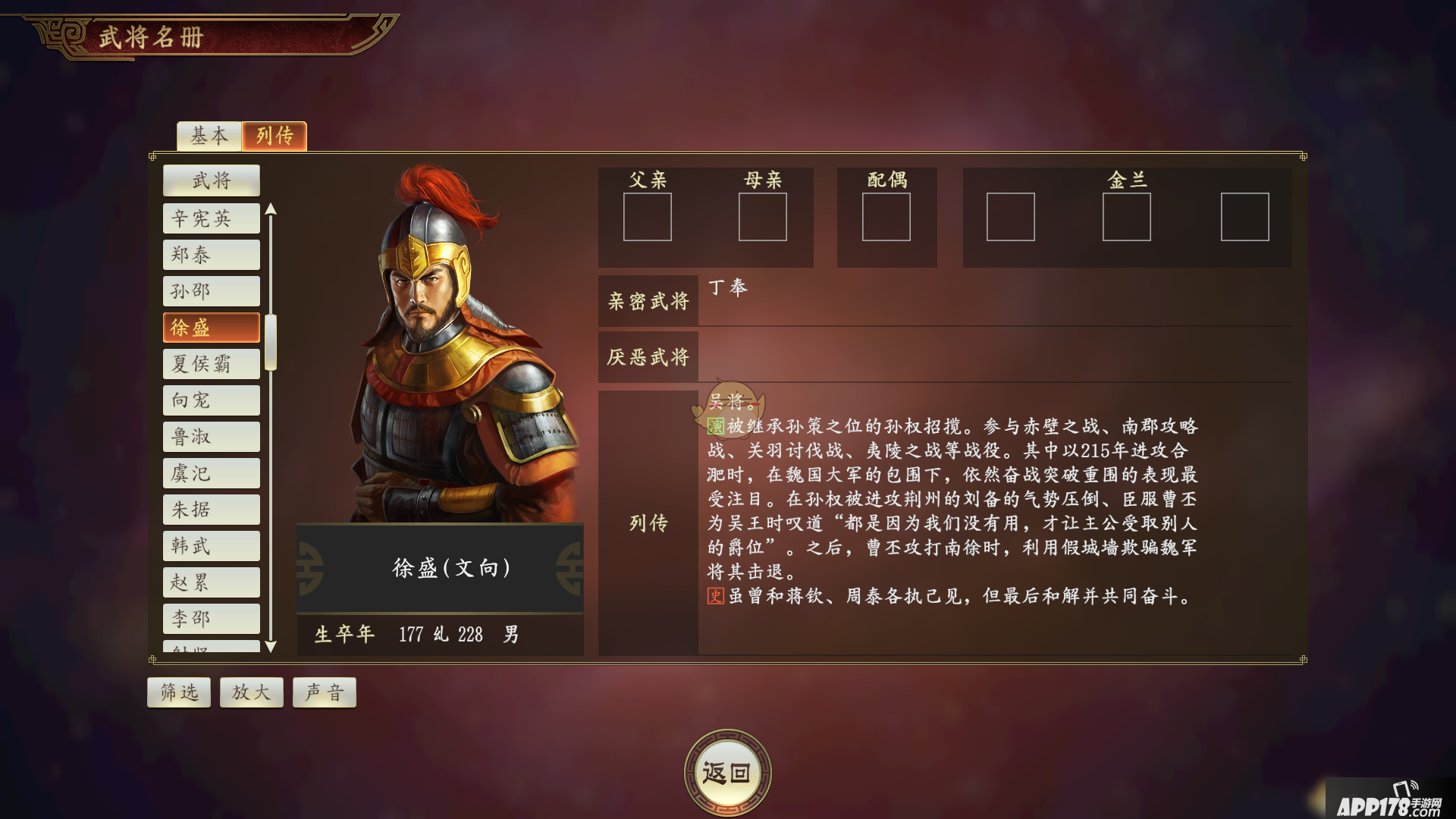Image resolution: width=1456 pixels, height=819 pixels.
Task: Switch to the 列传 tab
Action: (274, 136)
